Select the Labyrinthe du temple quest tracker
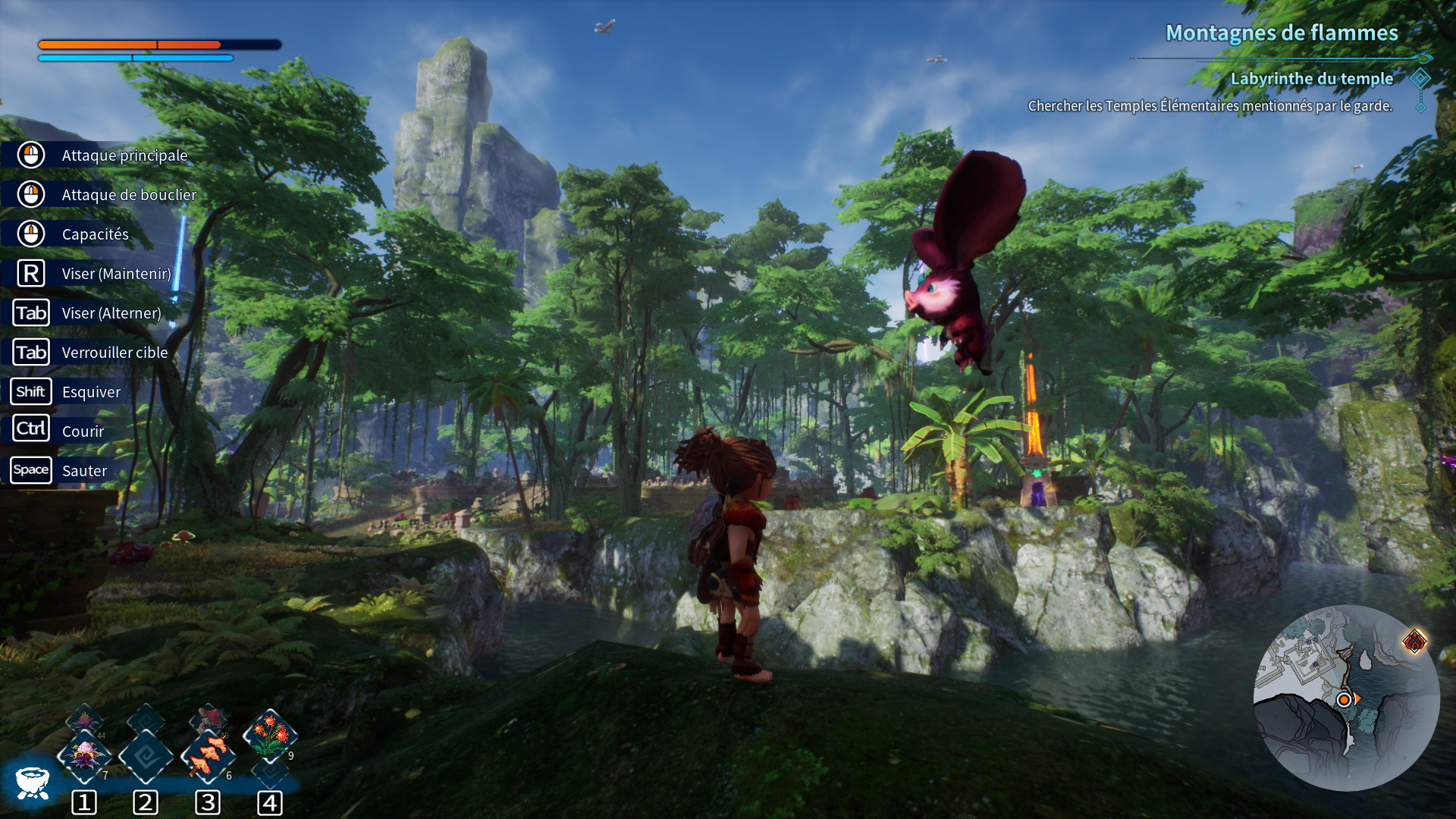1456x819 pixels. pyautogui.click(x=1311, y=79)
